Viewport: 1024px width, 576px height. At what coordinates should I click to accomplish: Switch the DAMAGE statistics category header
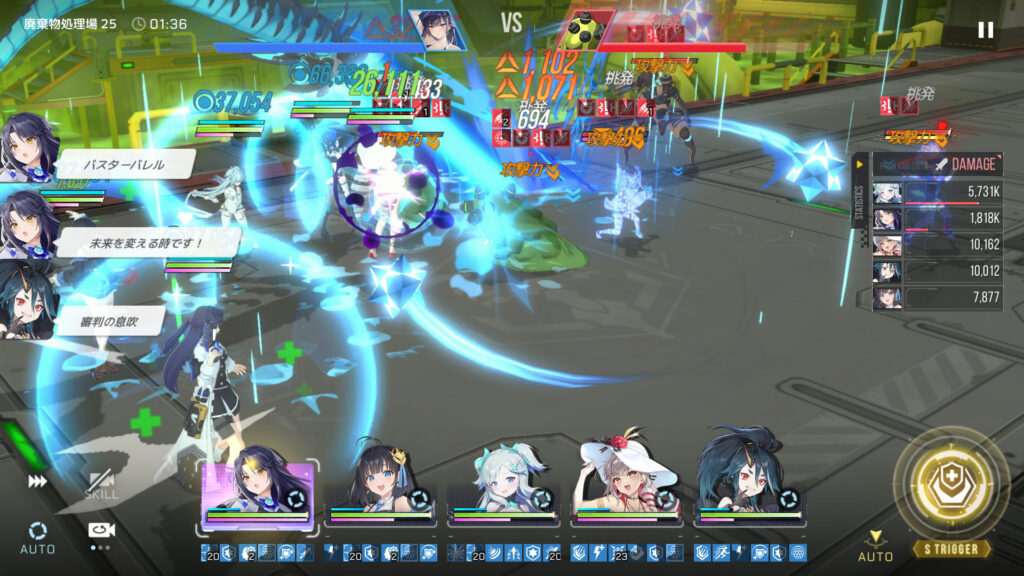click(x=938, y=164)
